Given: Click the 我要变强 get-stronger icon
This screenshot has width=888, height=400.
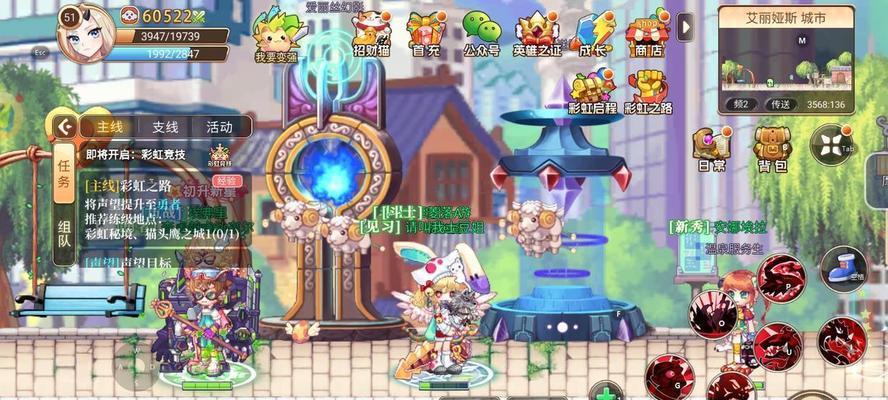Looking at the screenshot, I should click(x=277, y=34).
